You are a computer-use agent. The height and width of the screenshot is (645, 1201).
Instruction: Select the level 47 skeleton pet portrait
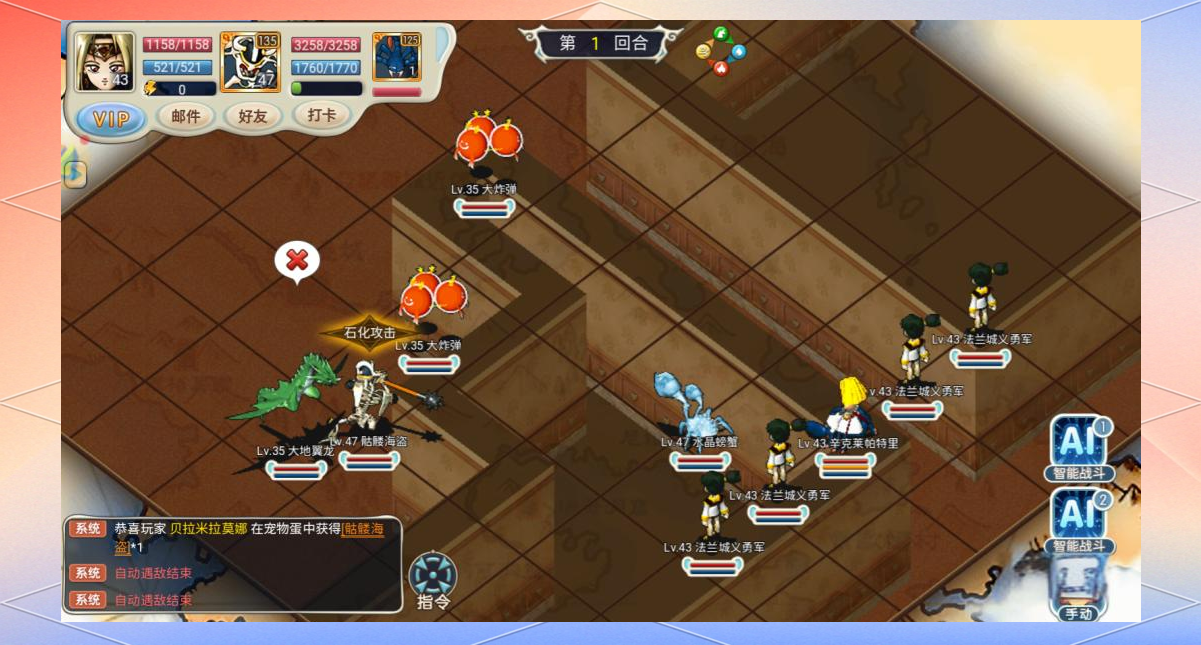[250, 62]
